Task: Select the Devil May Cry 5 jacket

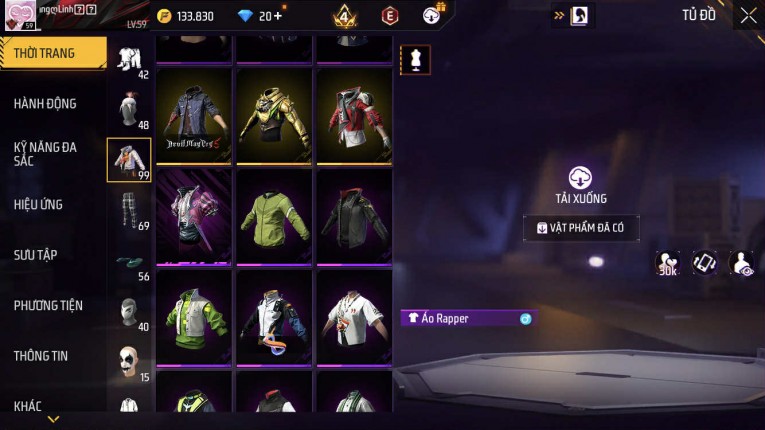Action: pyautogui.click(x=196, y=115)
